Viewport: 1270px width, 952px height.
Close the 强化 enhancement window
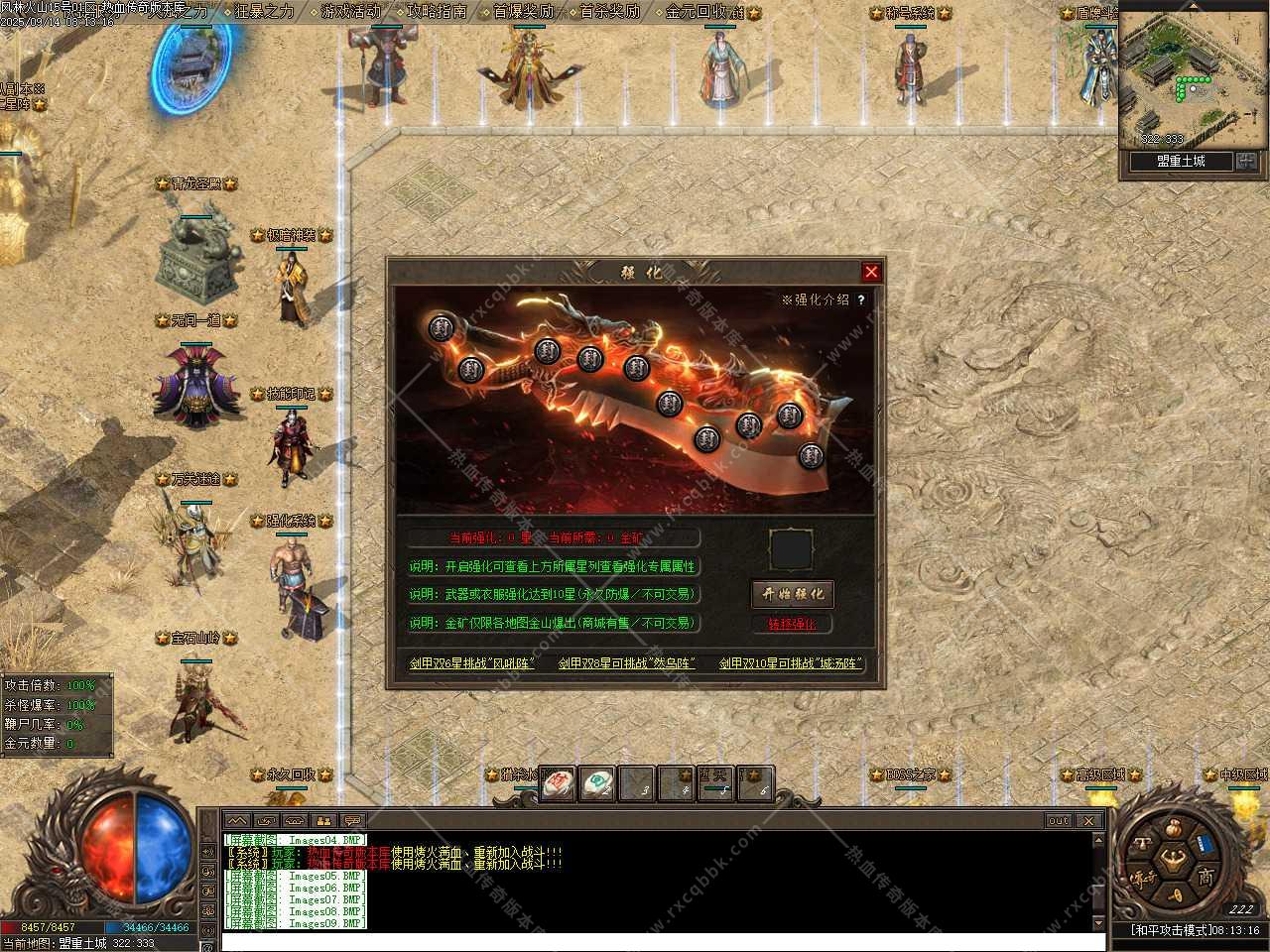(x=871, y=272)
